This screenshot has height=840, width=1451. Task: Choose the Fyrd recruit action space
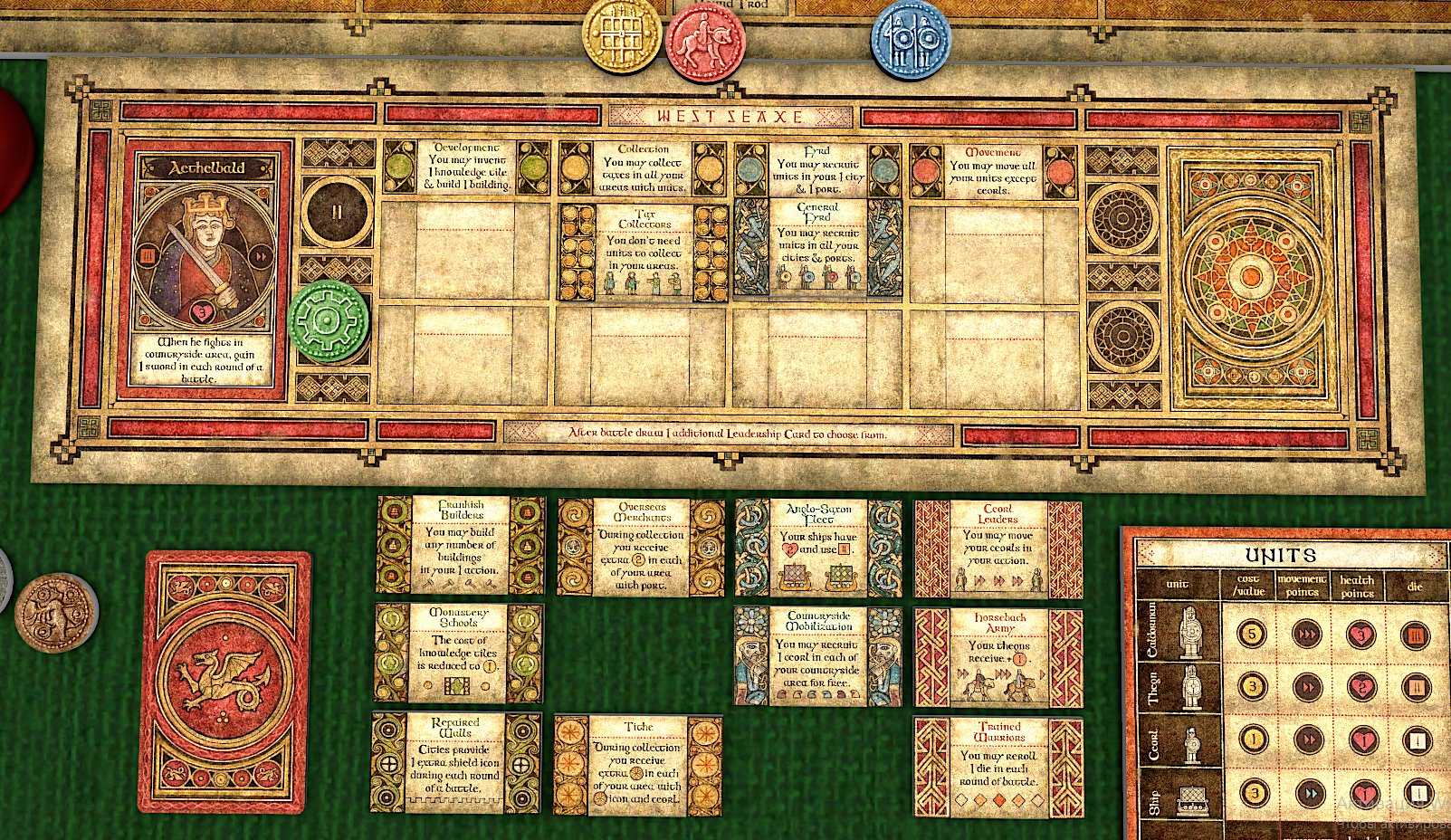817,170
